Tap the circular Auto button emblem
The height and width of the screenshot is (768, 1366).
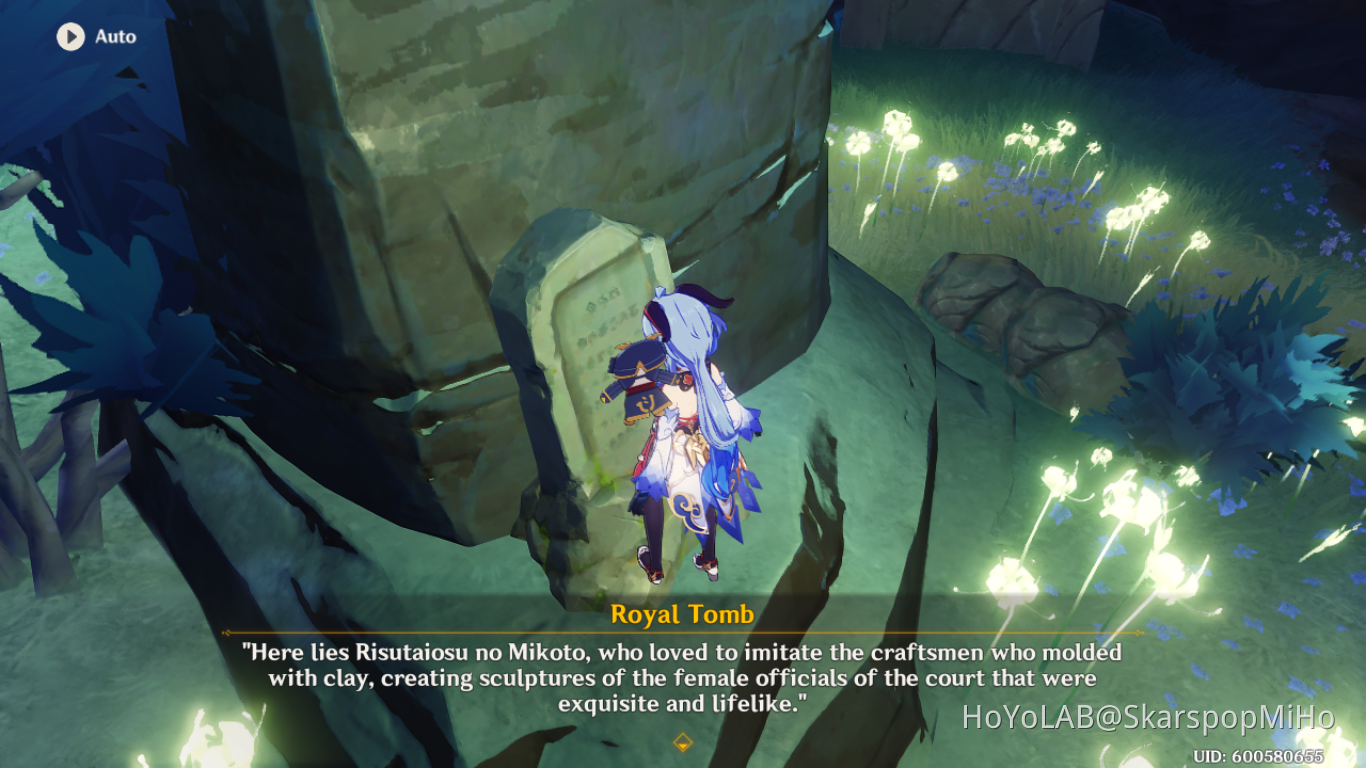[69, 37]
